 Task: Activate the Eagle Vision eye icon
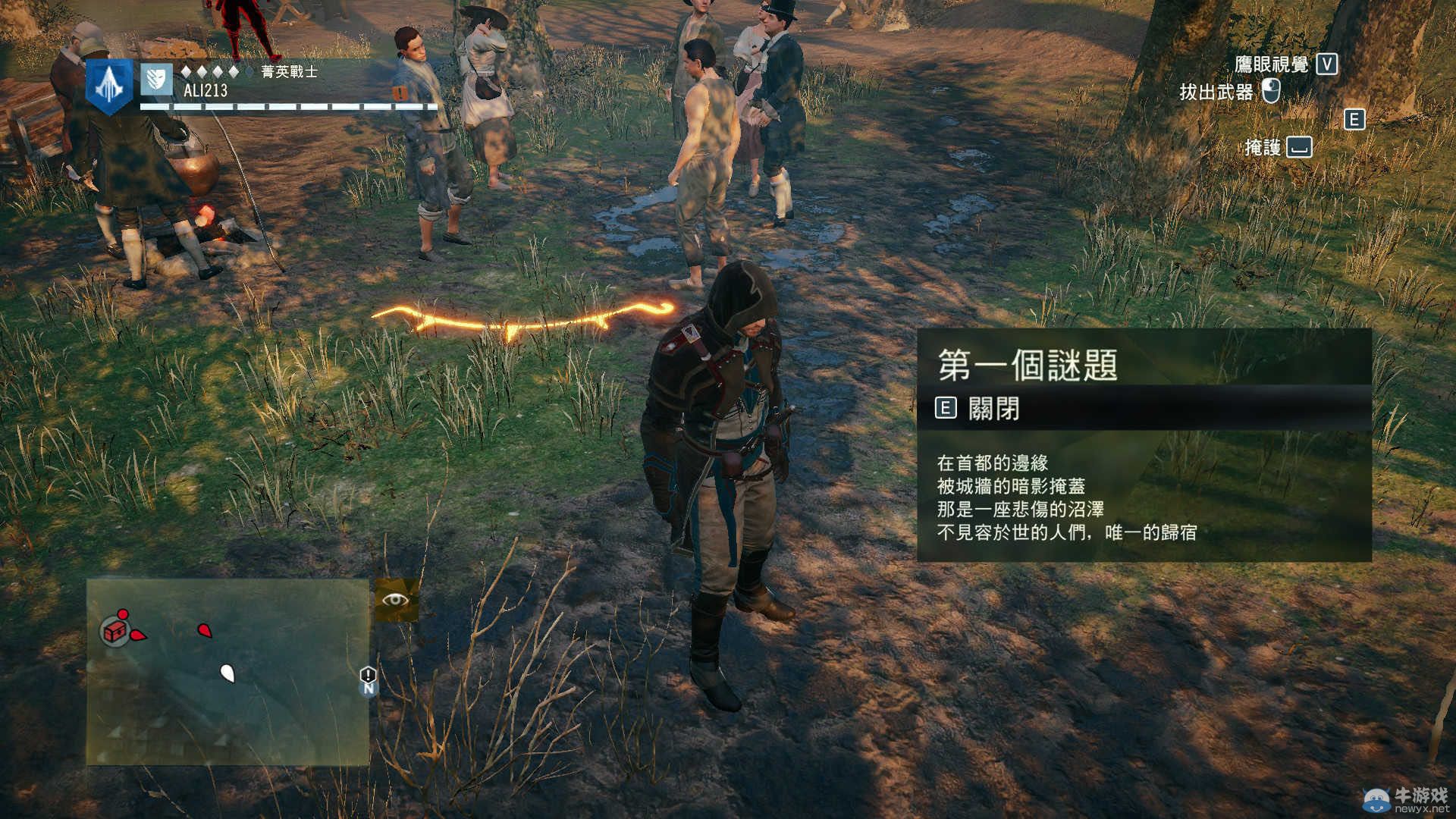pos(396,600)
